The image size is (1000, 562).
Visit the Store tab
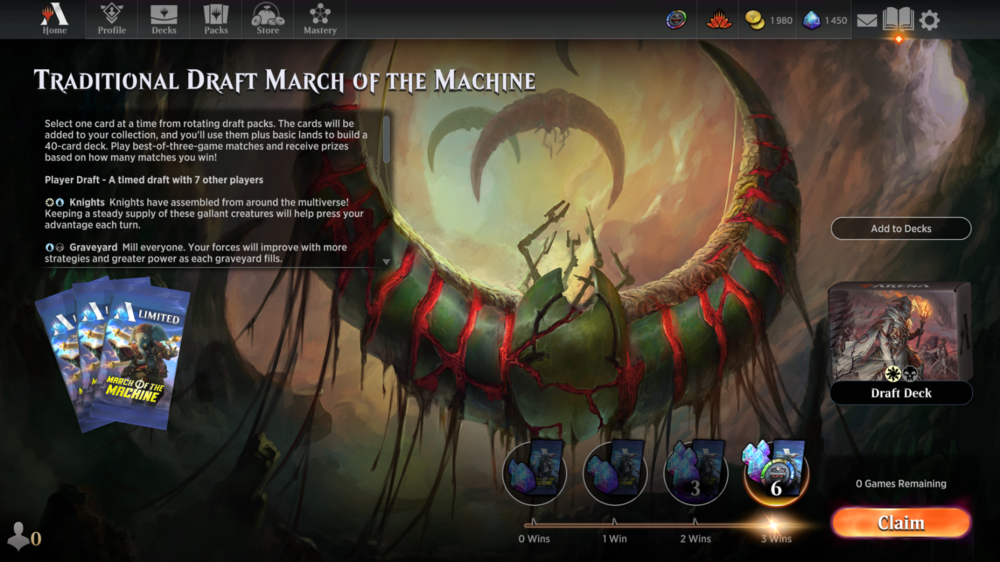[268, 19]
